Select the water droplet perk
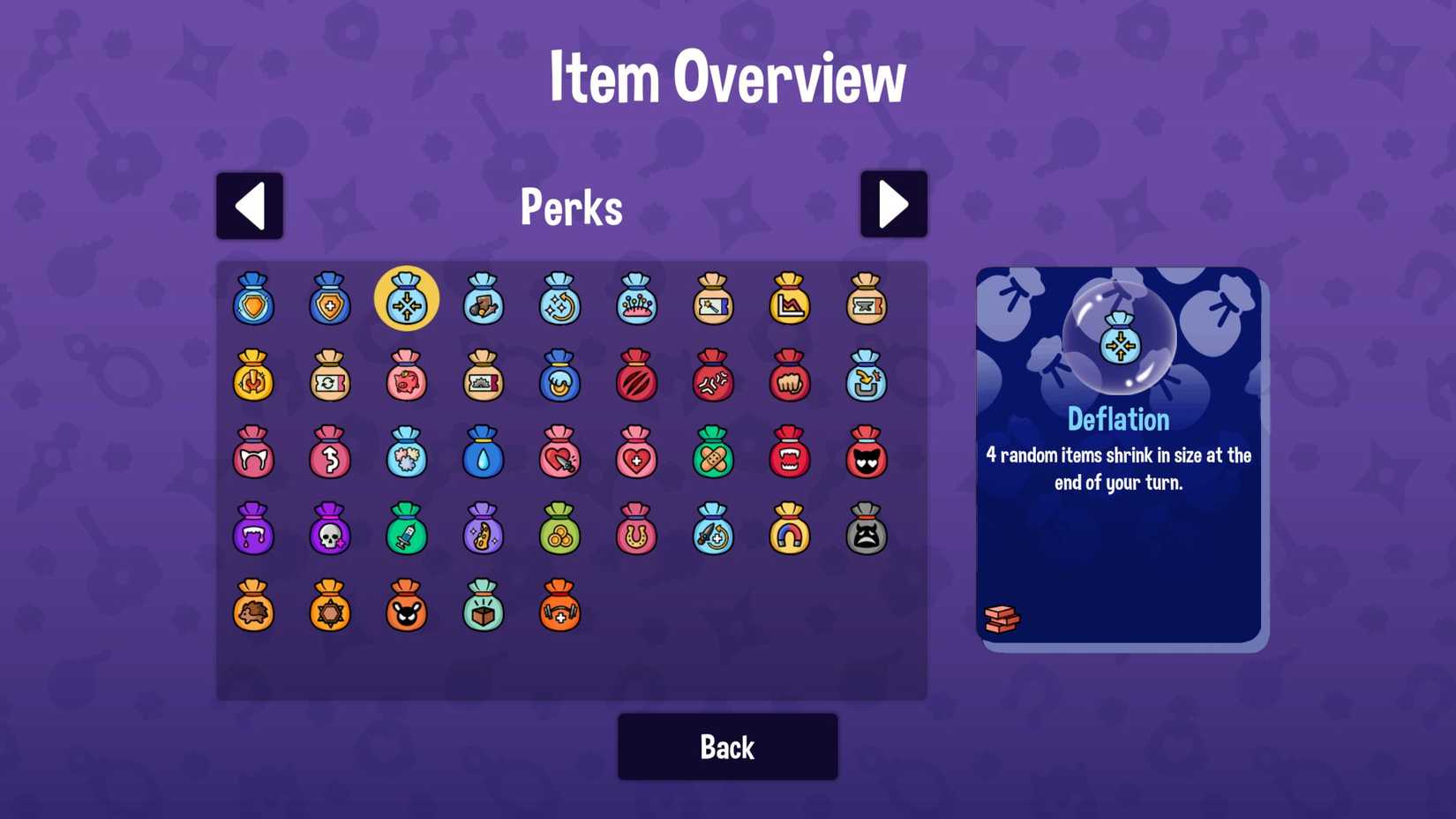This screenshot has width=1456, height=819. click(484, 455)
